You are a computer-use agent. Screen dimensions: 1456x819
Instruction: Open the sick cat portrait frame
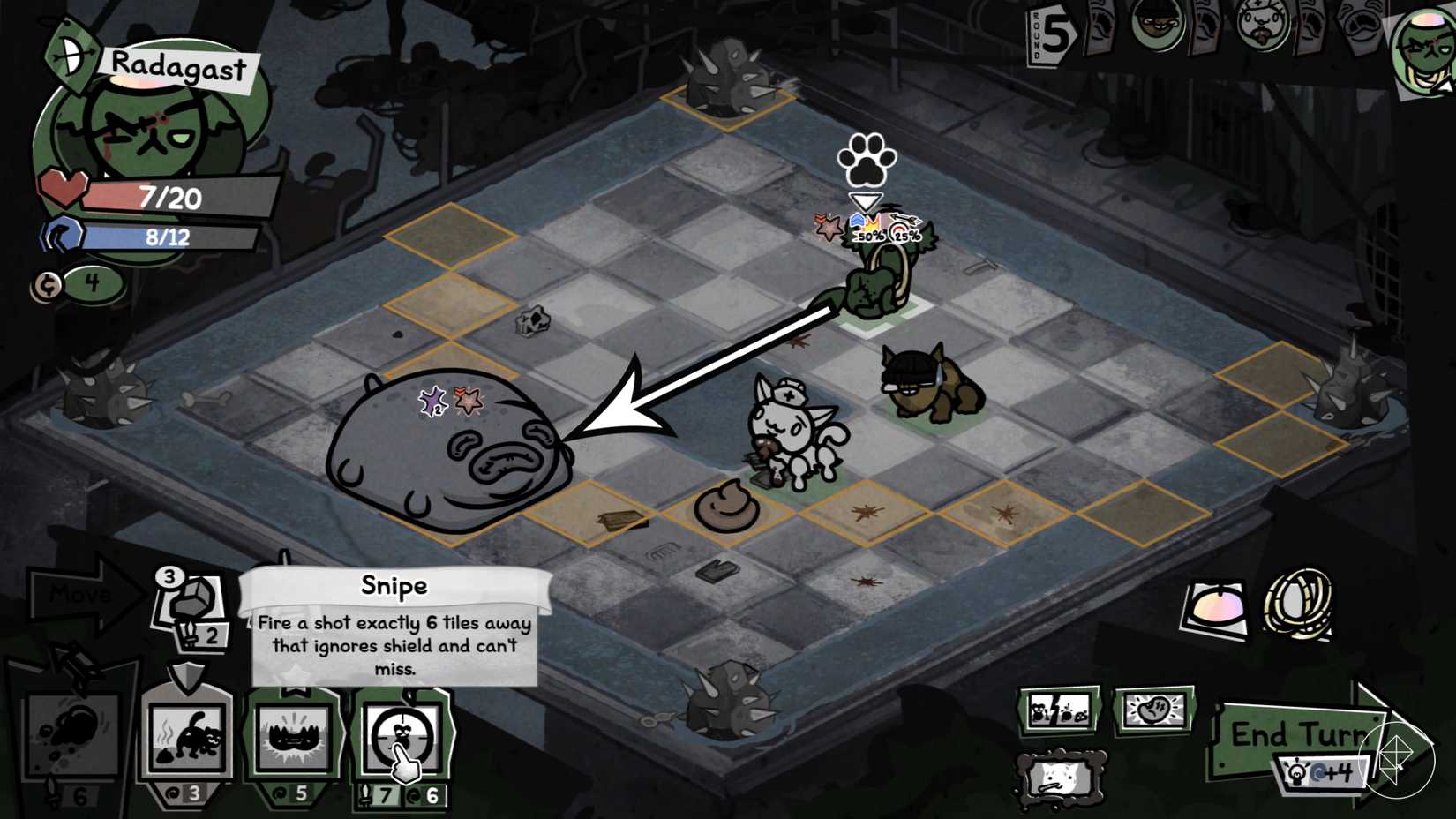tap(1061, 778)
